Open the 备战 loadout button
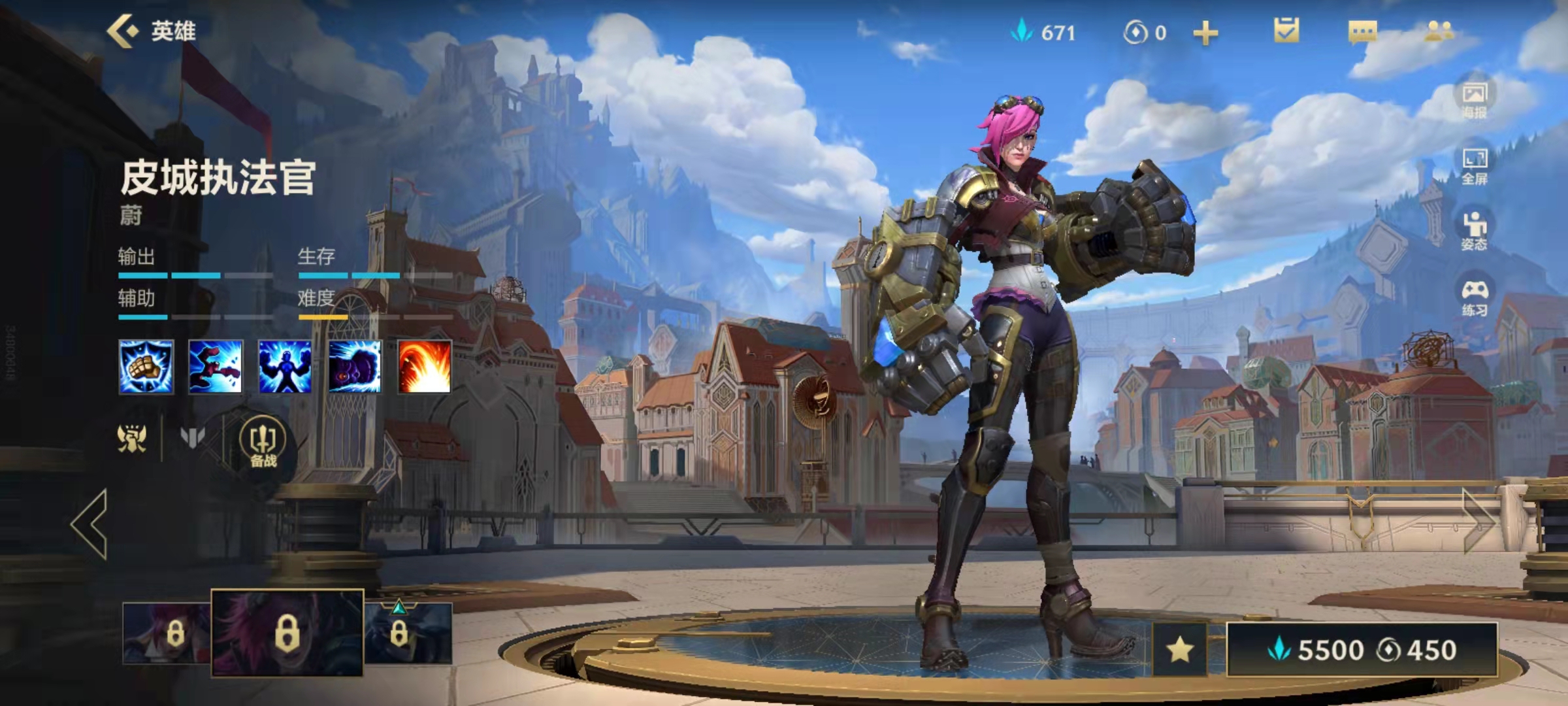The width and height of the screenshot is (1568, 706). (x=263, y=444)
